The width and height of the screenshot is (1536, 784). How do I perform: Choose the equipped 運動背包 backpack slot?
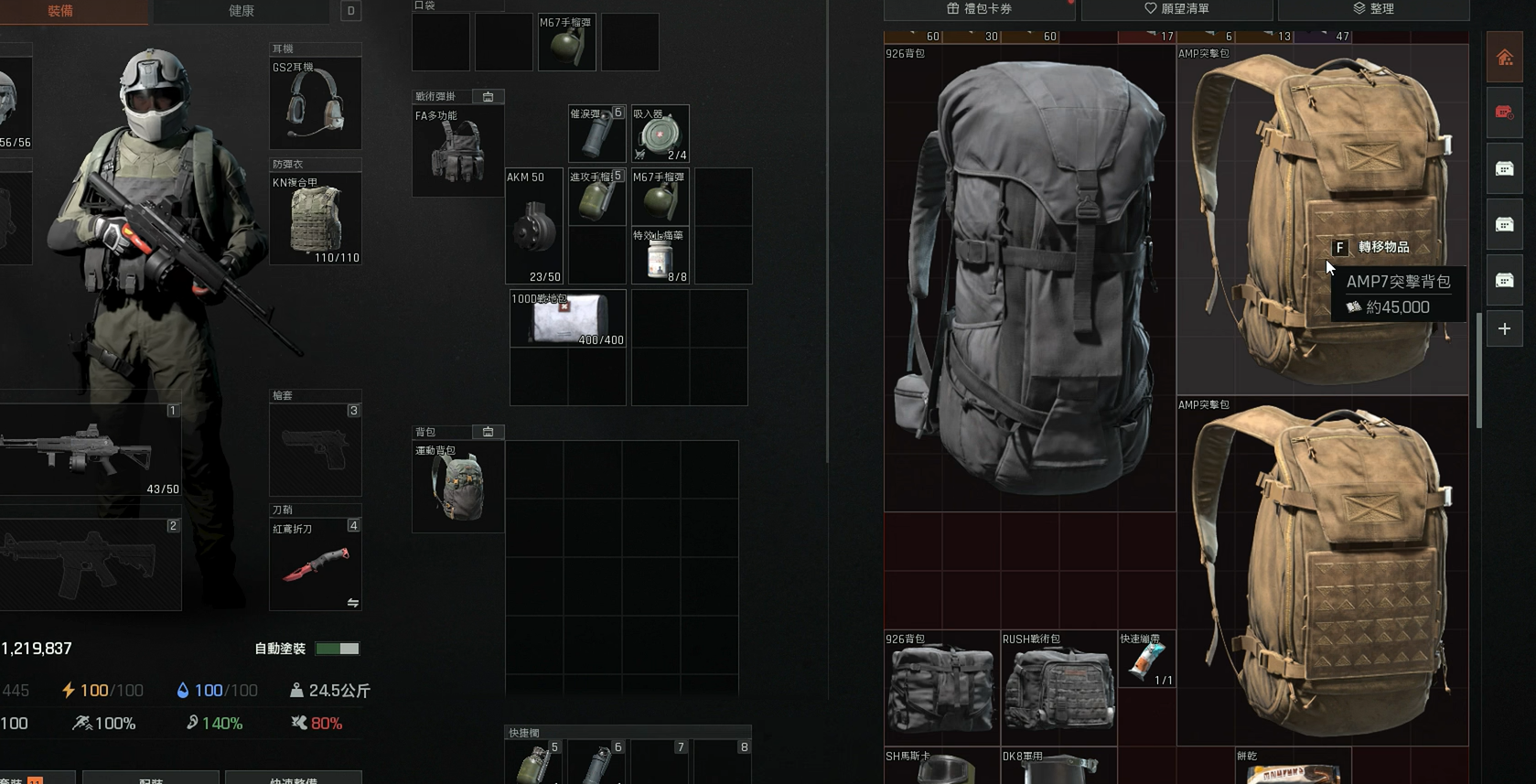pos(457,488)
